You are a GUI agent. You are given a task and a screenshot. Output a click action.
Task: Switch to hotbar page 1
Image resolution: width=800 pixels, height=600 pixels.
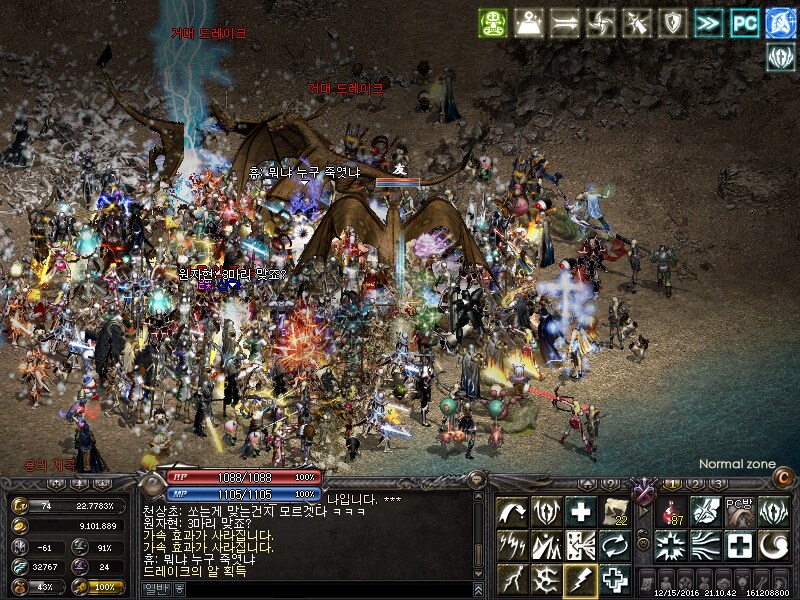[x=673, y=484]
